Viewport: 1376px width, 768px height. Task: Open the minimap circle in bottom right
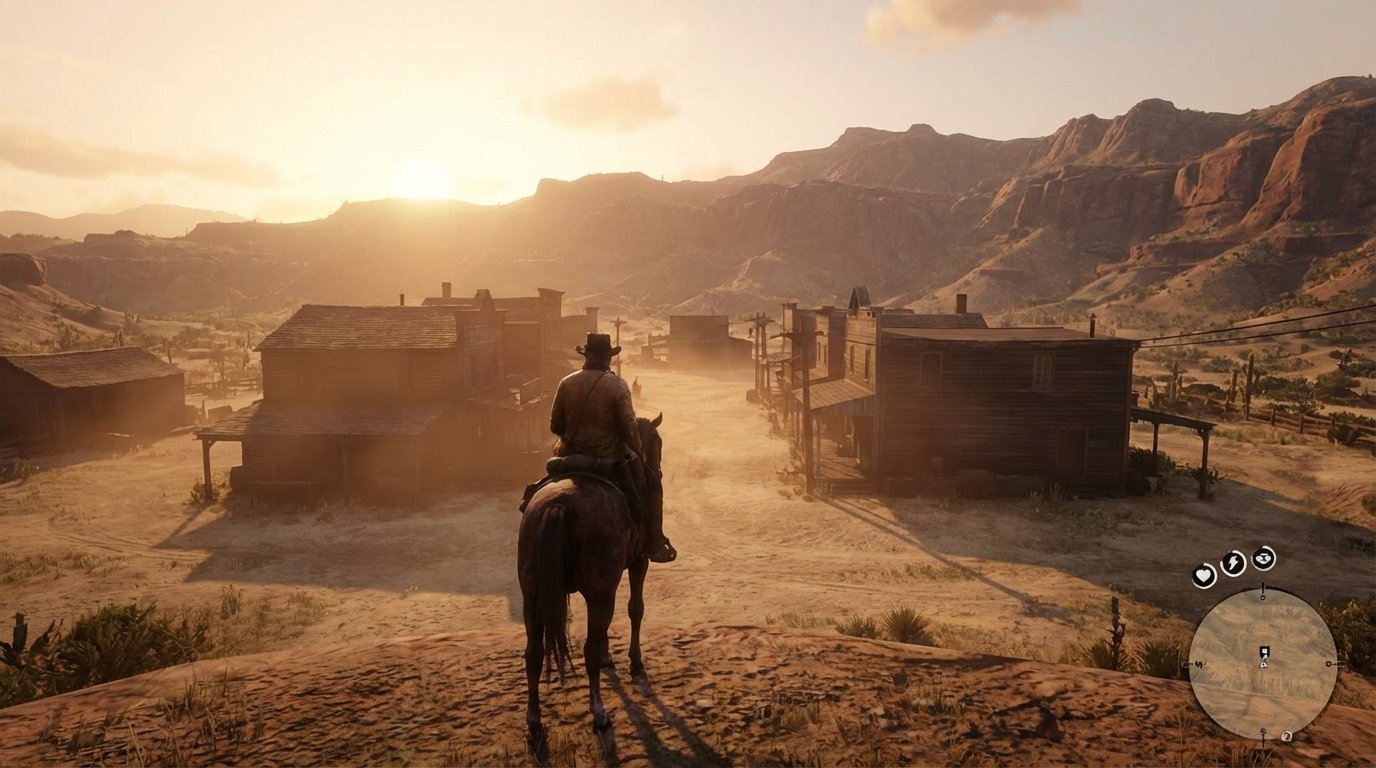click(1263, 665)
